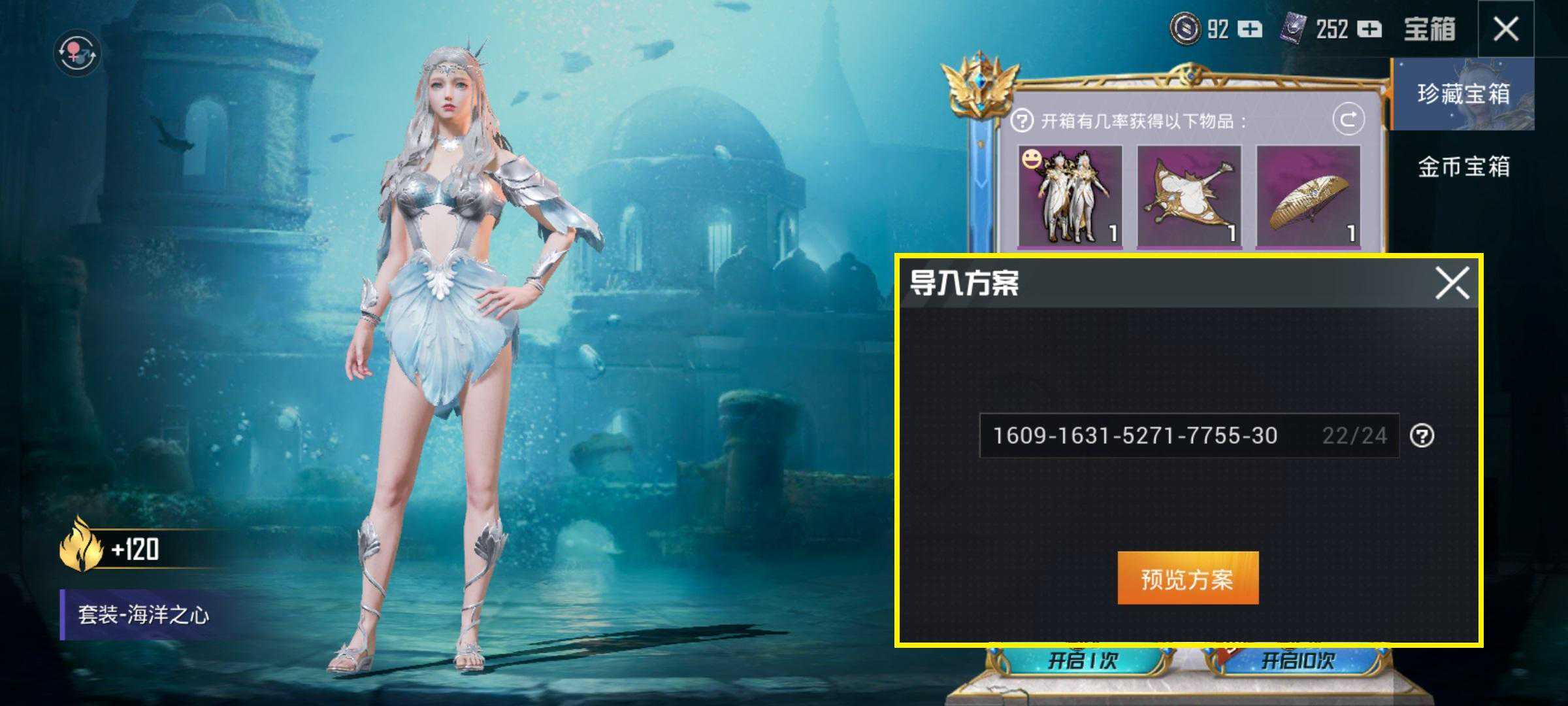Switch to the 金币宝箱 tab

pyautogui.click(x=1463, y=167)
